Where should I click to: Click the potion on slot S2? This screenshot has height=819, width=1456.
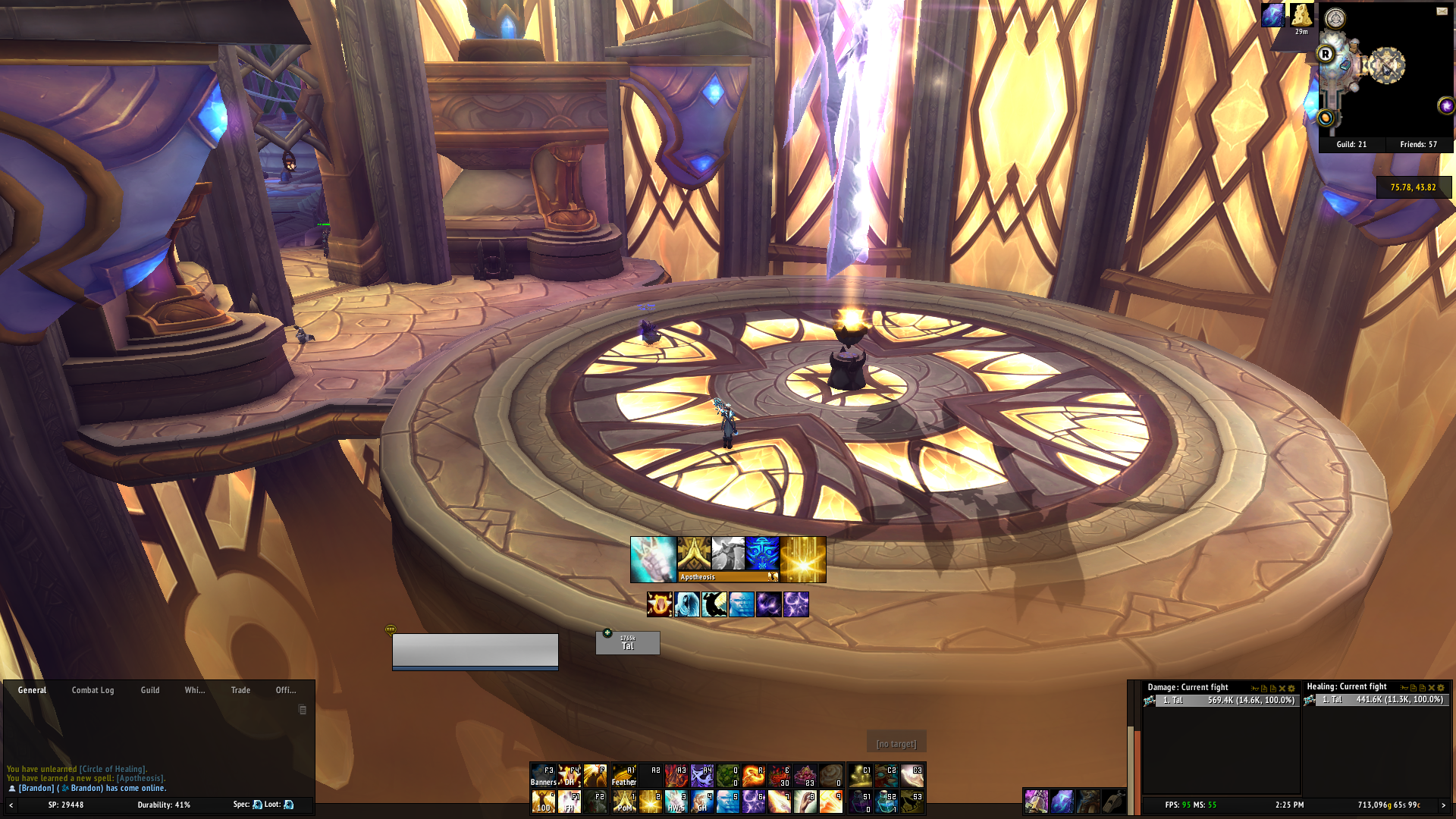pos(886,802)
